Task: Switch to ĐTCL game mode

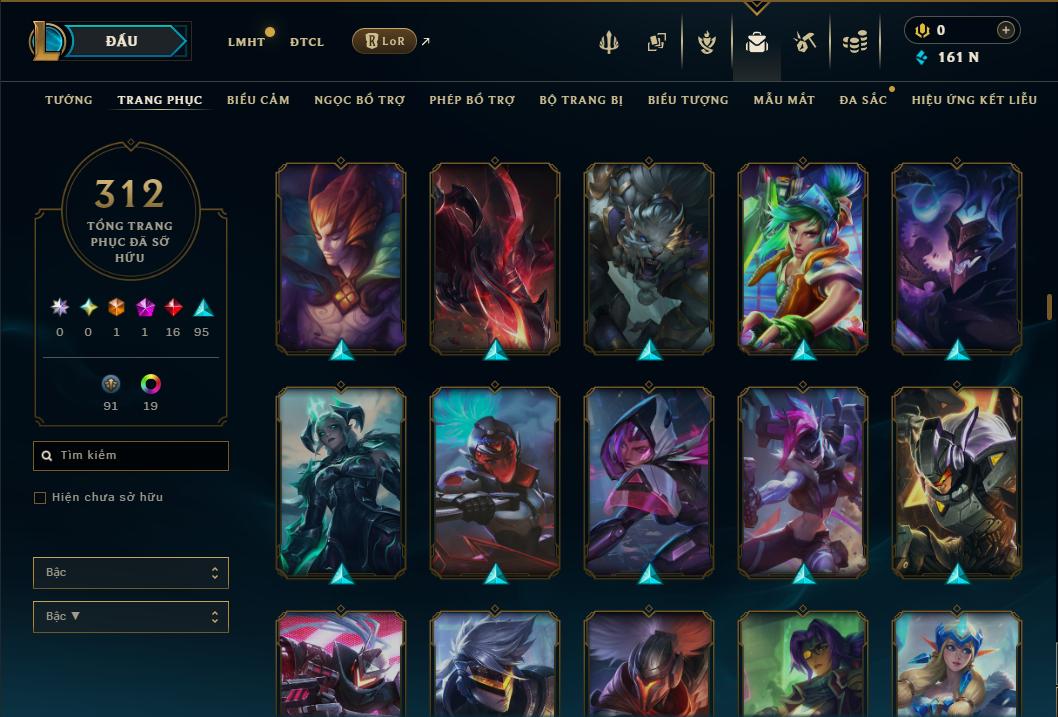Action: tap(306, 42)
